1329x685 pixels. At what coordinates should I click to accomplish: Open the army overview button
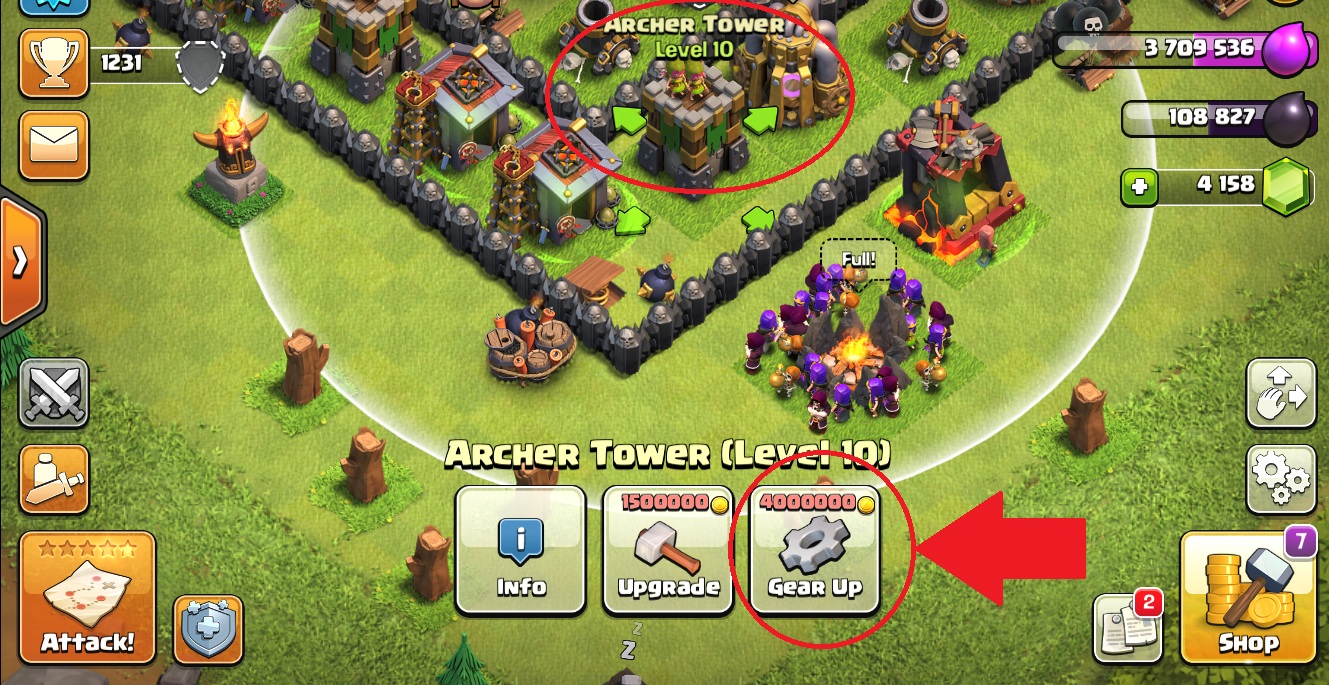point(54,480)
